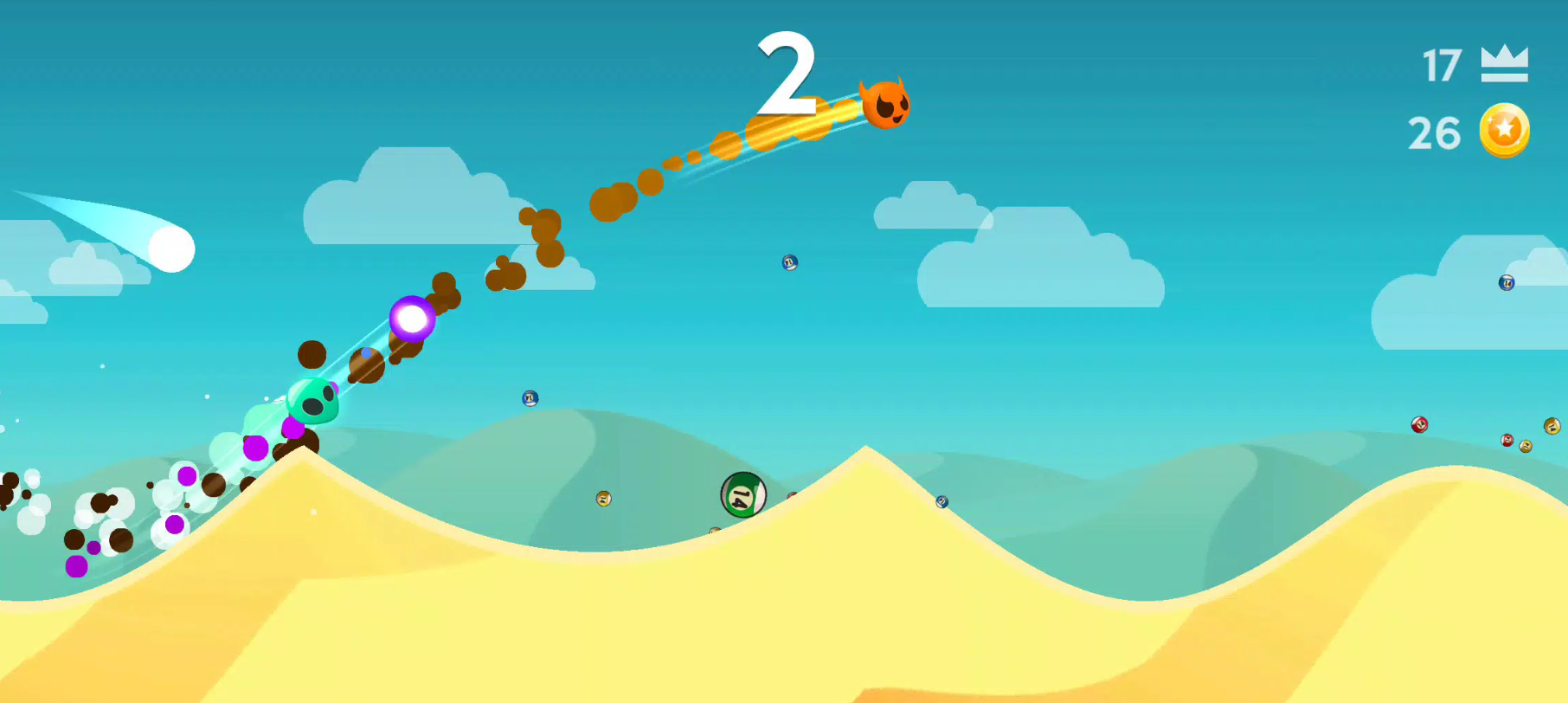Tap the gold 14 ball at screen edge

1552,426
